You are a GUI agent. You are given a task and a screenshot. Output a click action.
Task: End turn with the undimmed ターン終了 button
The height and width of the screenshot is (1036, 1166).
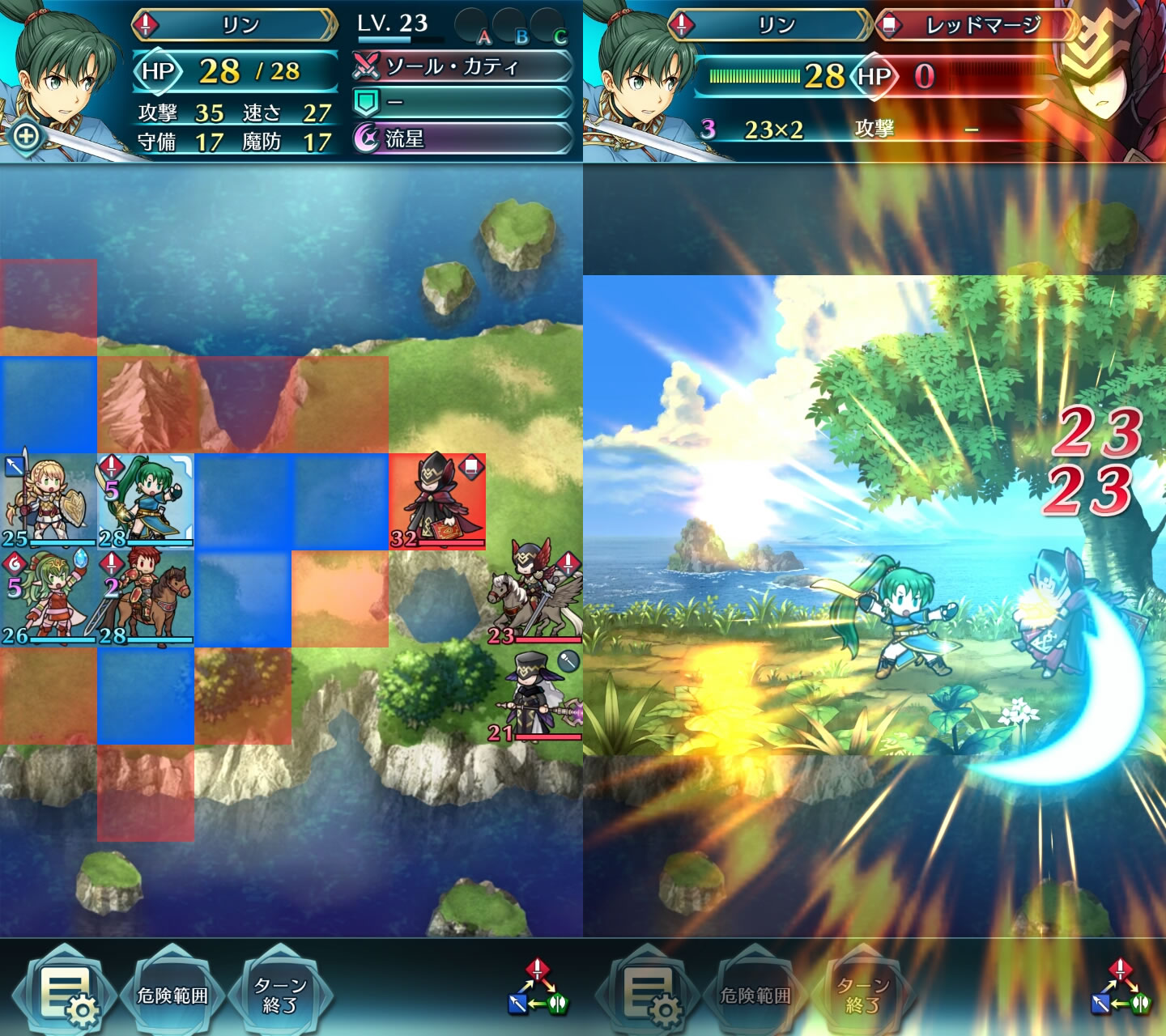tap(280, 995)
